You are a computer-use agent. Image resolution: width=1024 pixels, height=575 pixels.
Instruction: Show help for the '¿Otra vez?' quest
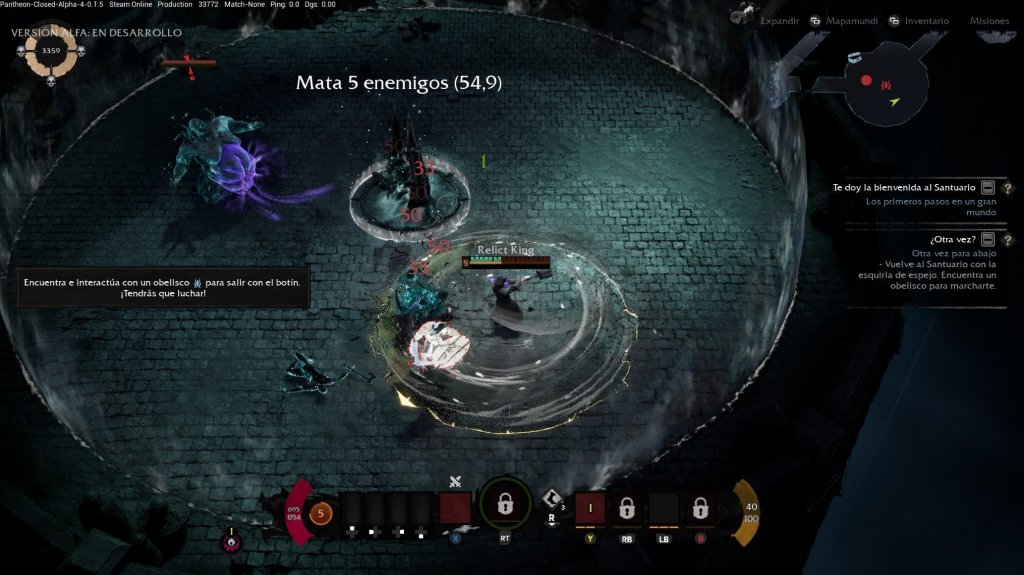pos(1007,239)
